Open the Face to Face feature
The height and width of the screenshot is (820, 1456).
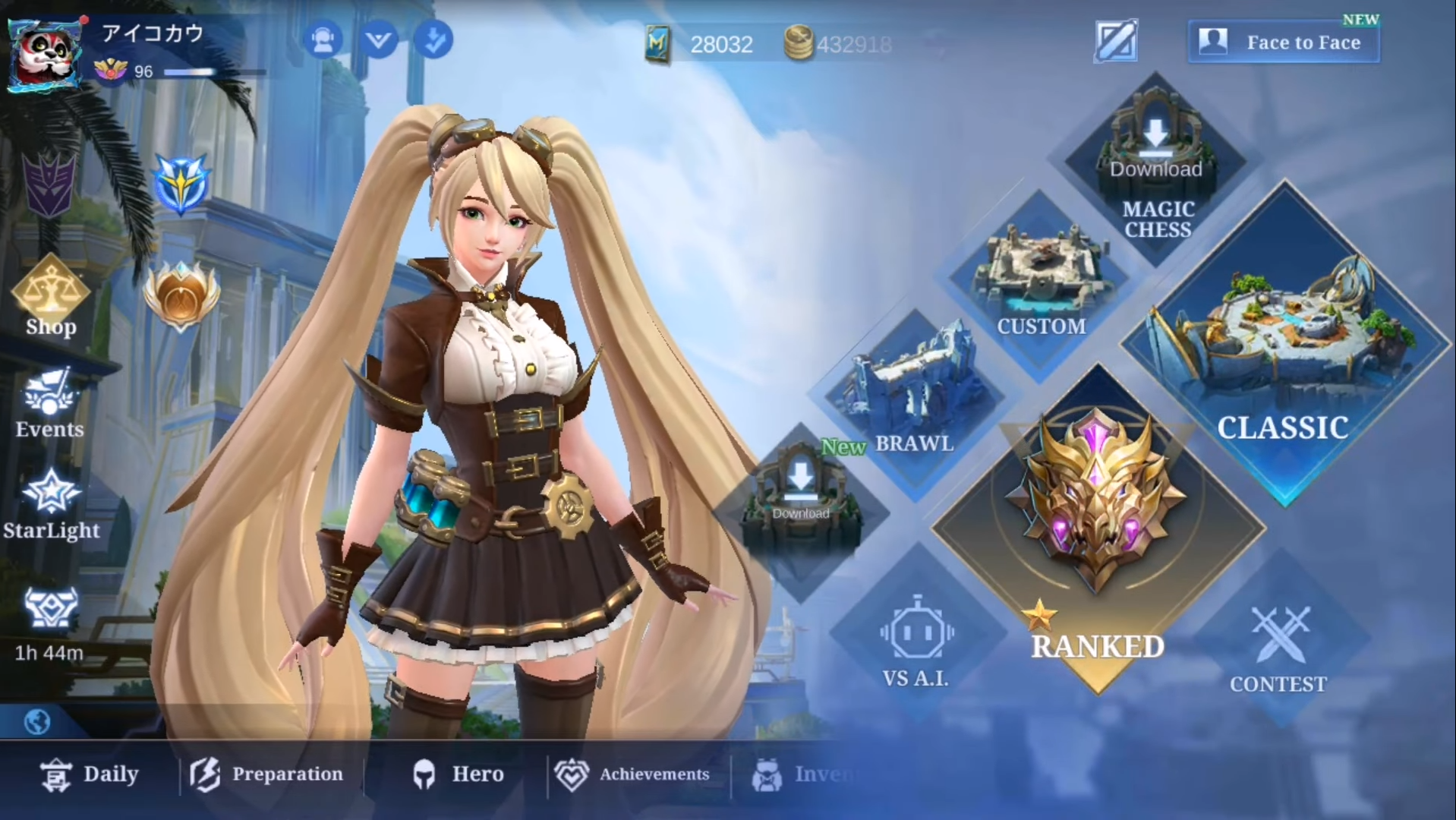[x=1284, y=43]
